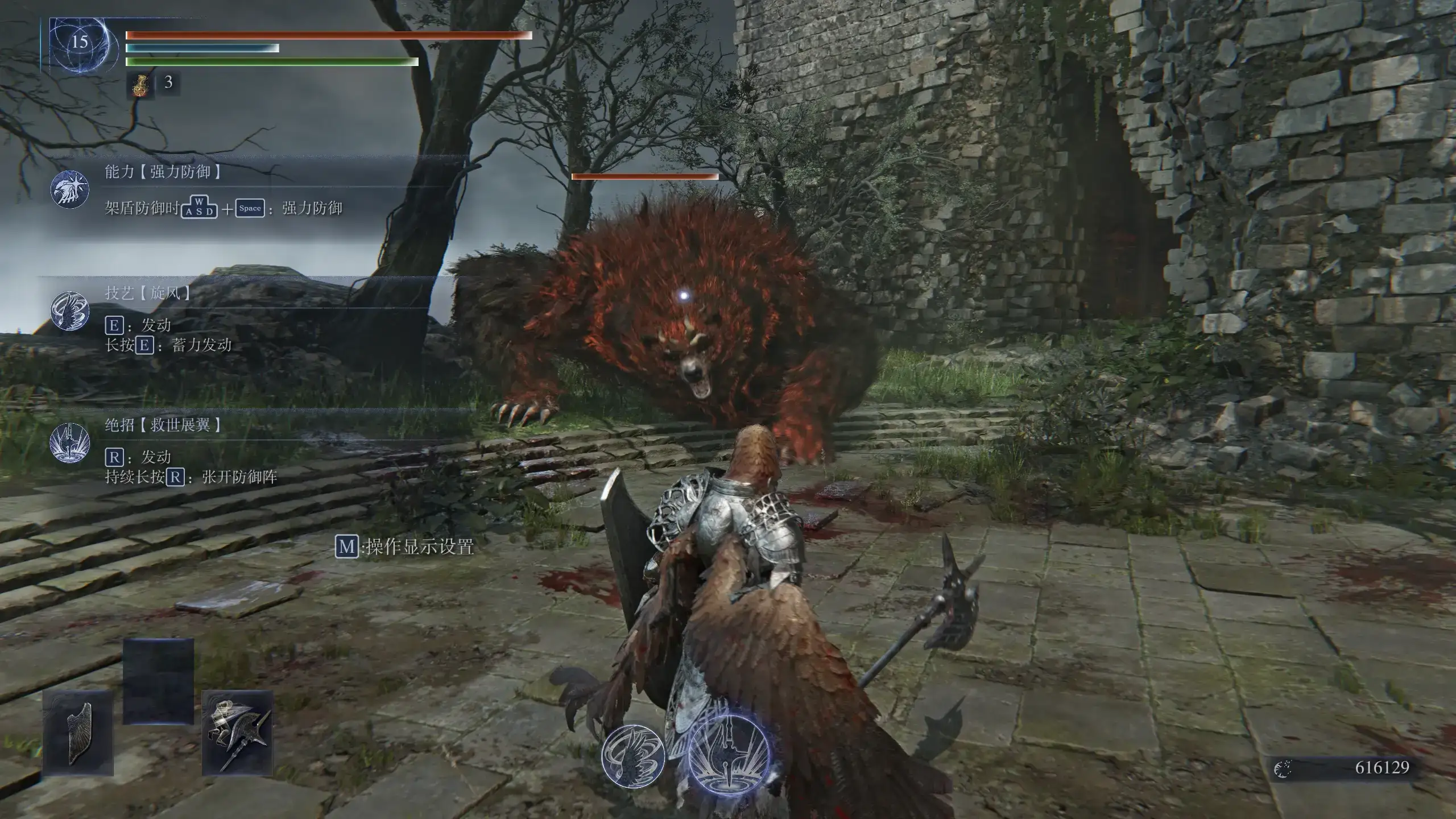This screenshot has height=819, width=1456.
Task: Activate the whirlwind skill icon at bottom center
Action: [632, 755]
